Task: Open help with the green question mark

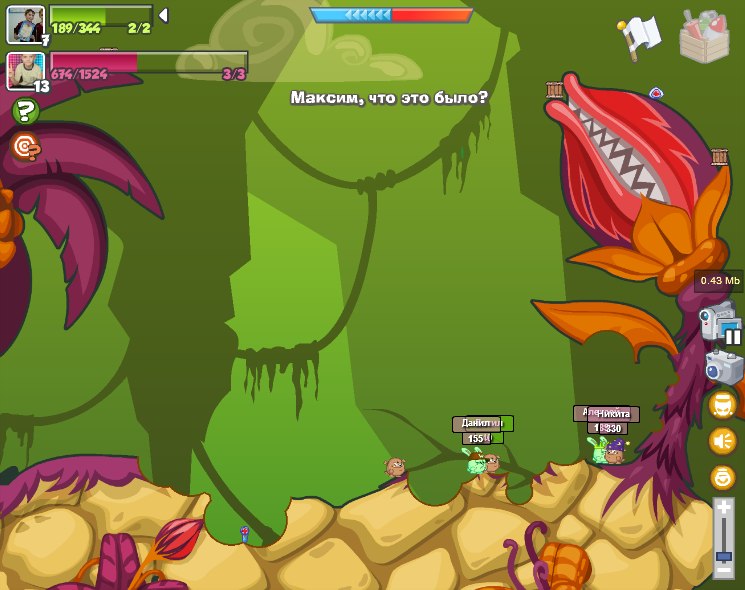Action: (26, 111)
